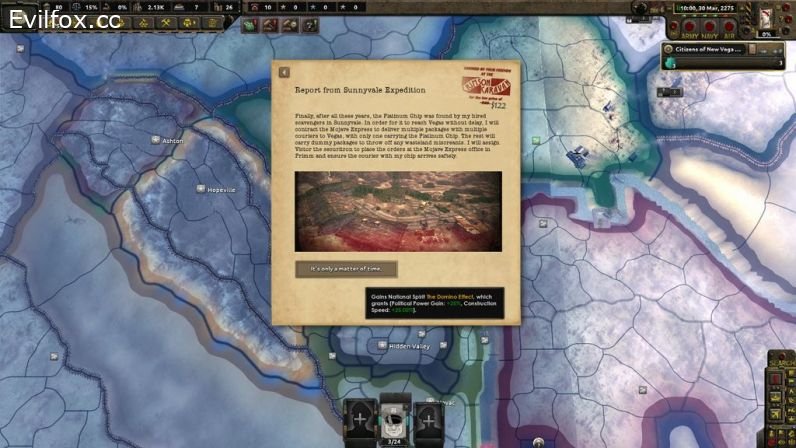
Task: Open the Army alerts button
Action: pyautogui.click(x=688, y=27)
